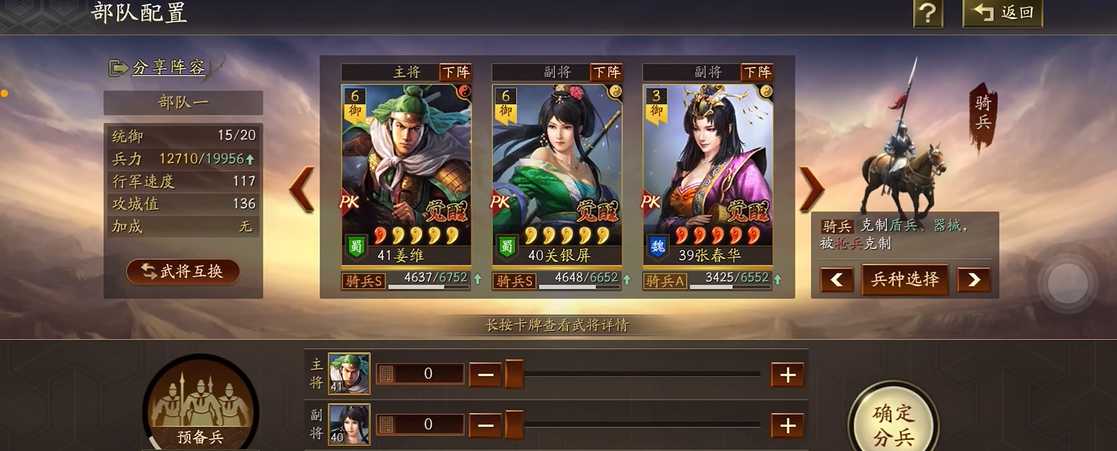Switch to next troop type arrow

click(x=973, y=280)
